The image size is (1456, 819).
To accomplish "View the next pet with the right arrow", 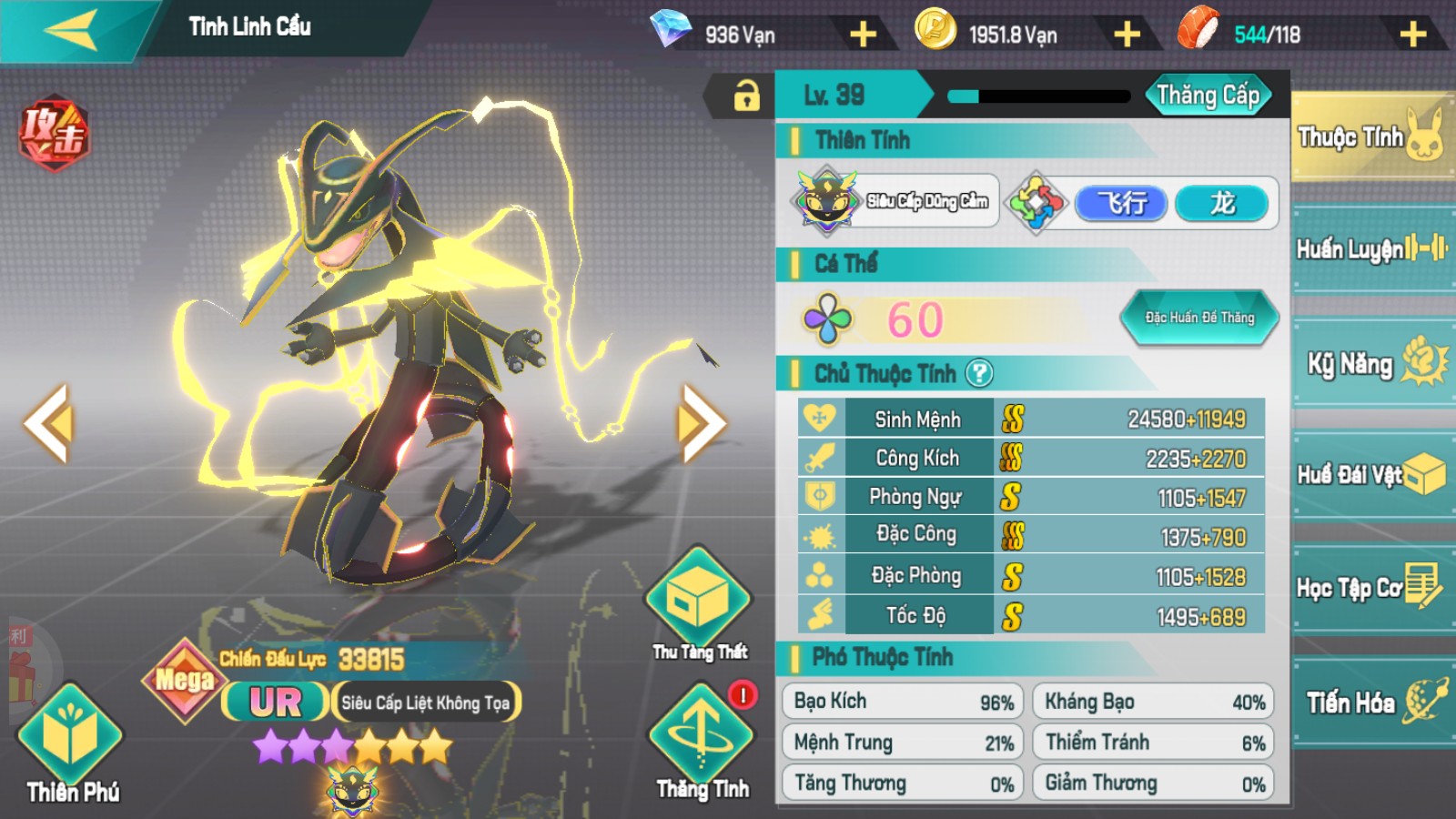I will point(701,423).
